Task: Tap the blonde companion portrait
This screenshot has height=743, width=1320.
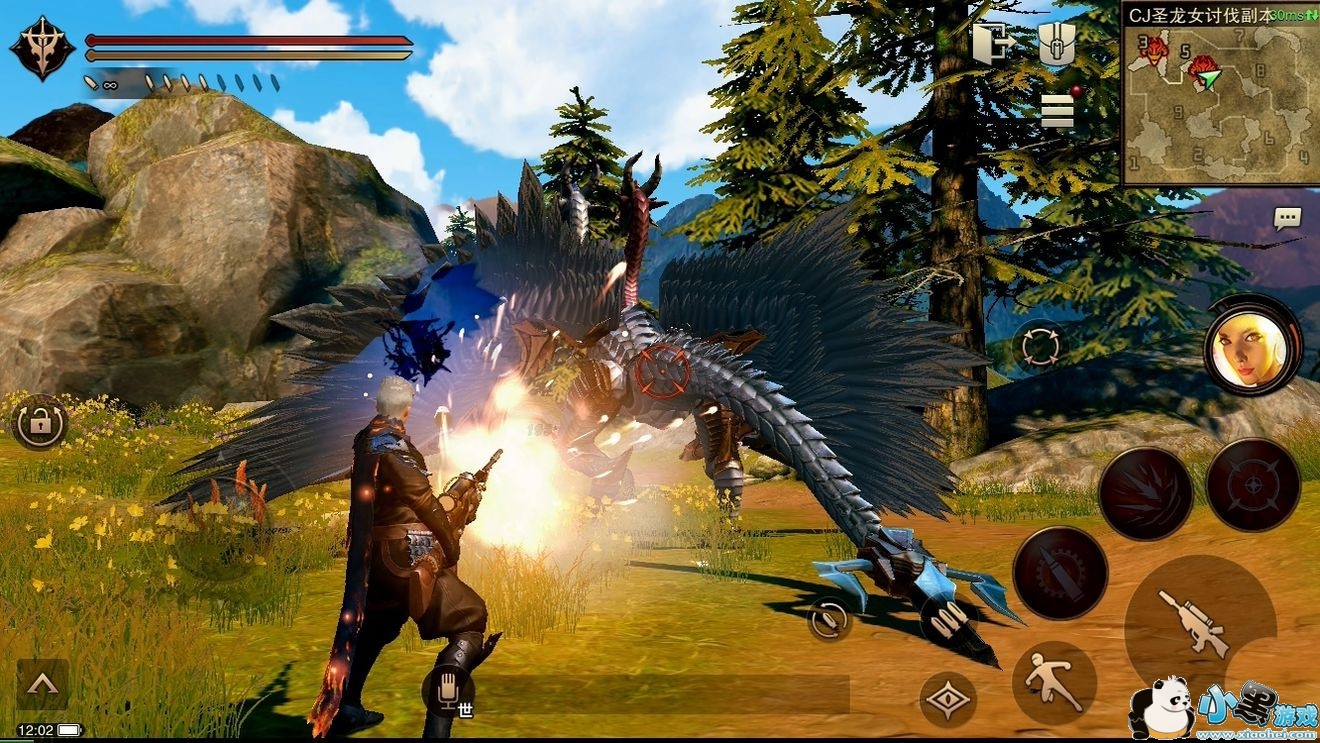Action: pyautogui.click(x=1251, y=345)
